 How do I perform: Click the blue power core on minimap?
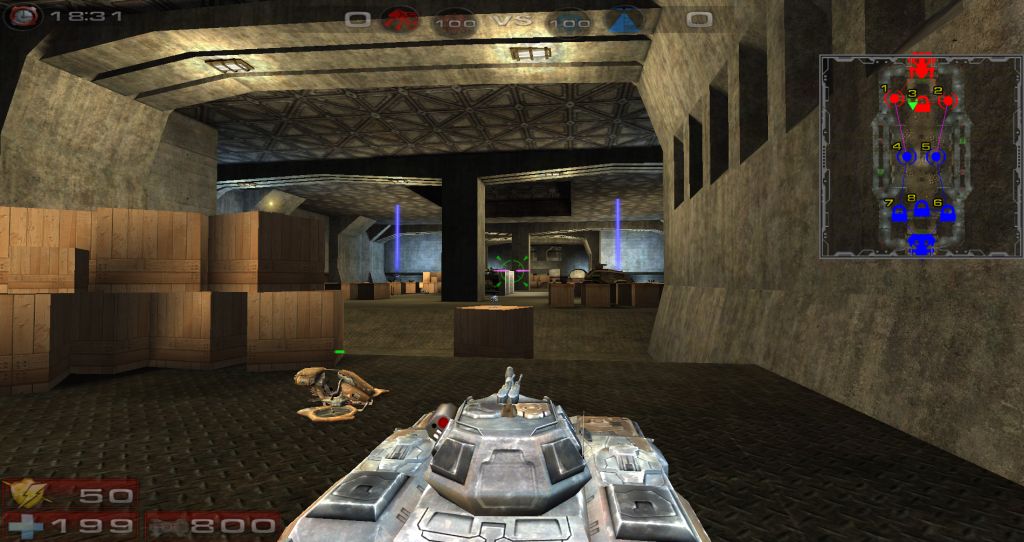[921, 242]
